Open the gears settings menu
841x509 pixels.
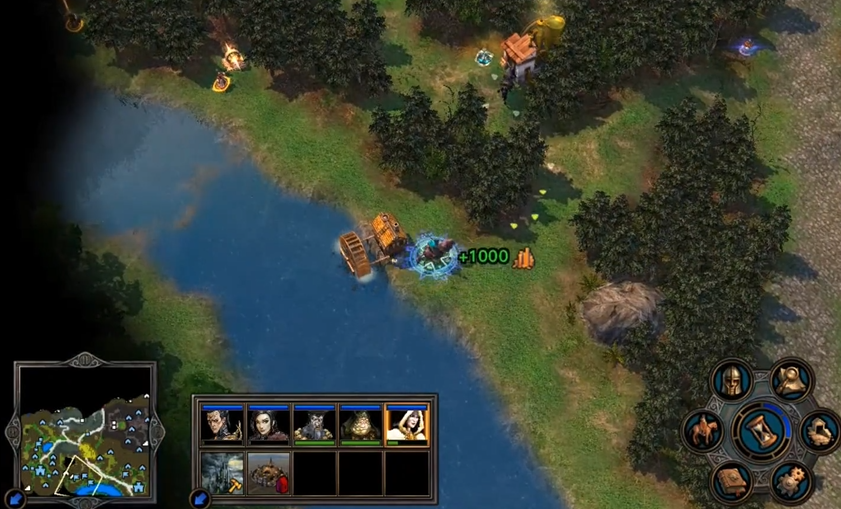(791, 481)
